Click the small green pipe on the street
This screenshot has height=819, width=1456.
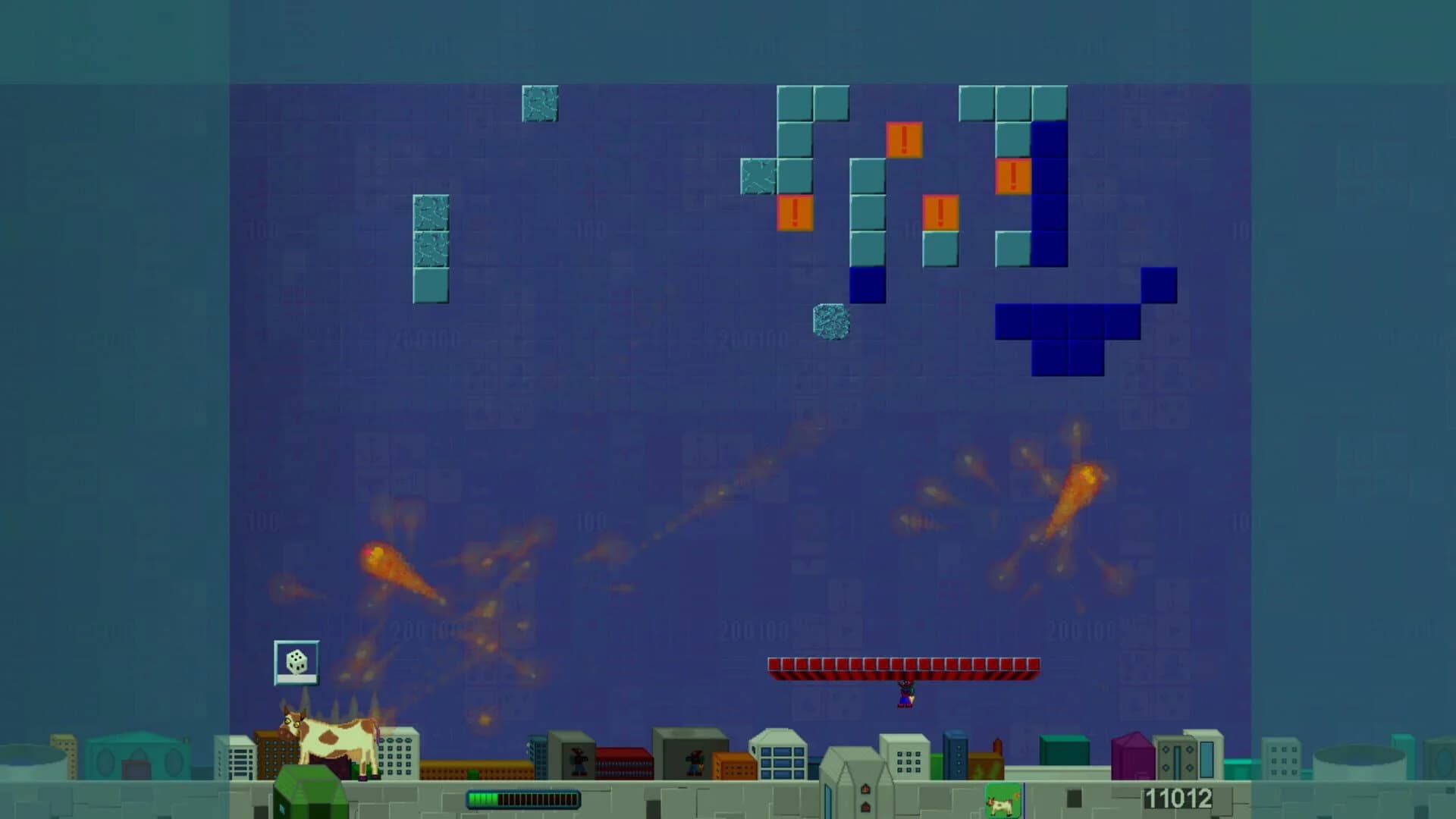coord(472,773)
